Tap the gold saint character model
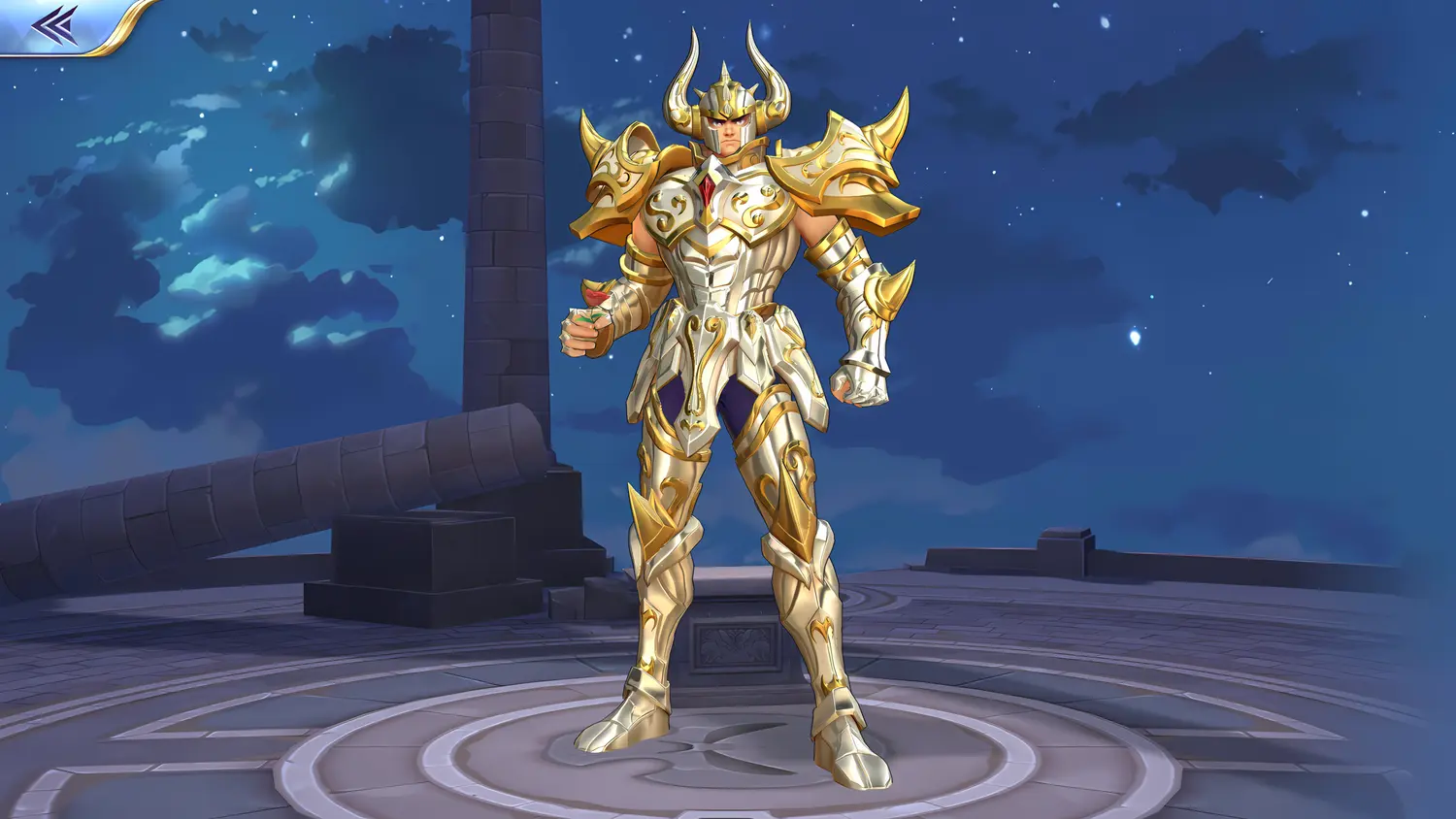 point(728,388)
